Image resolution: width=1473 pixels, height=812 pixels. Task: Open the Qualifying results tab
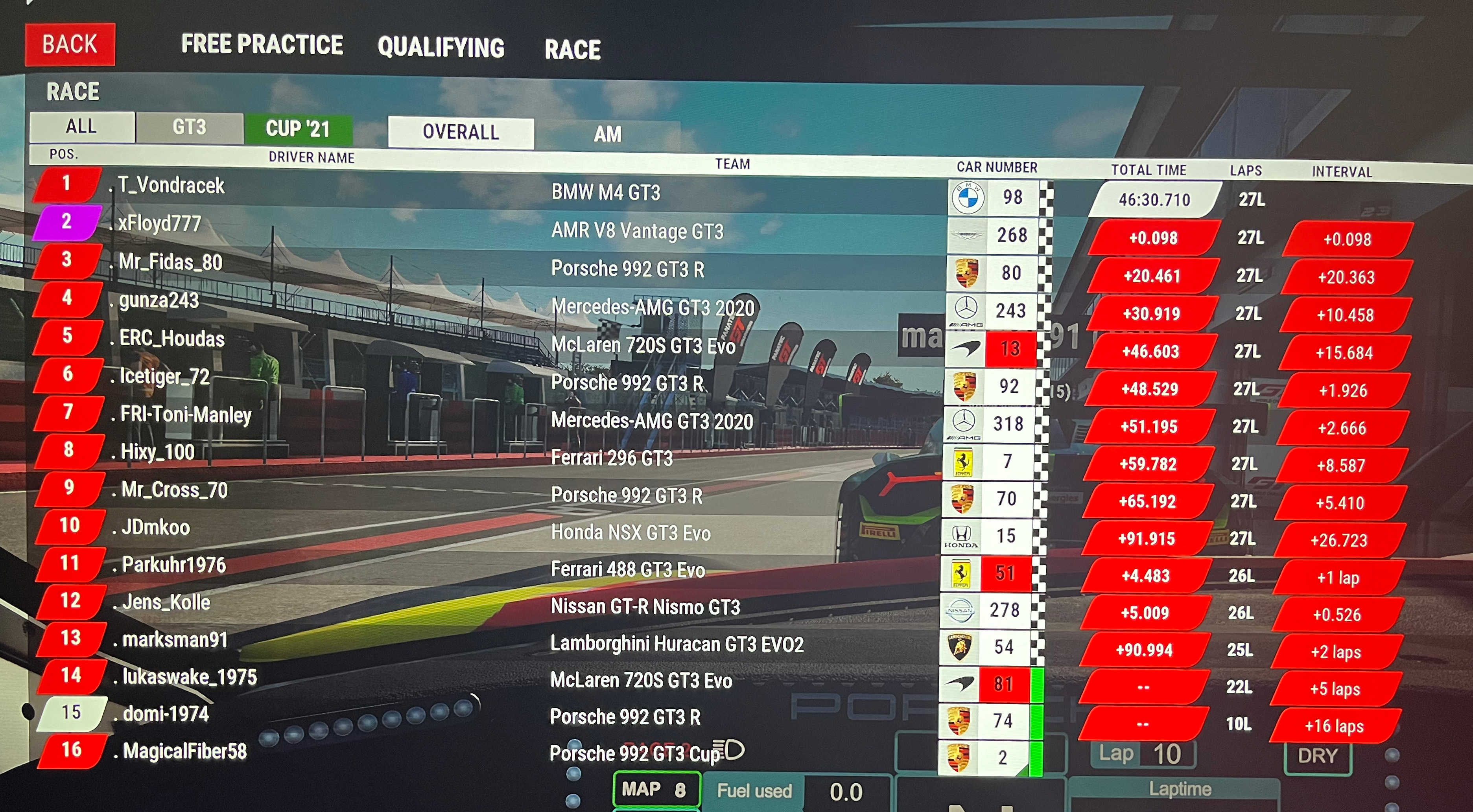(441, 48)
